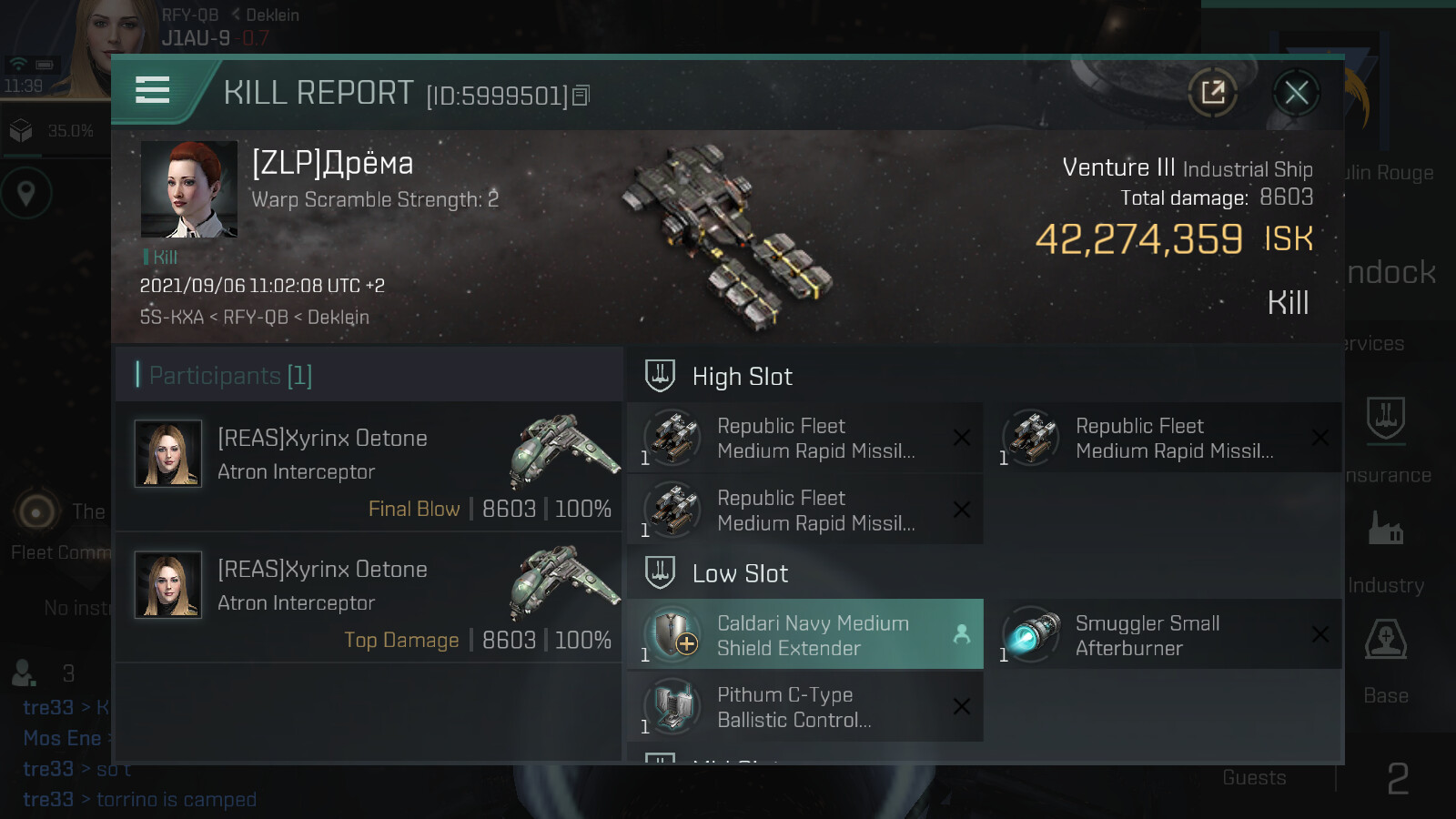The image size is (1456, 819).
Task: Open the Participants section header
Action: point(369,375)
